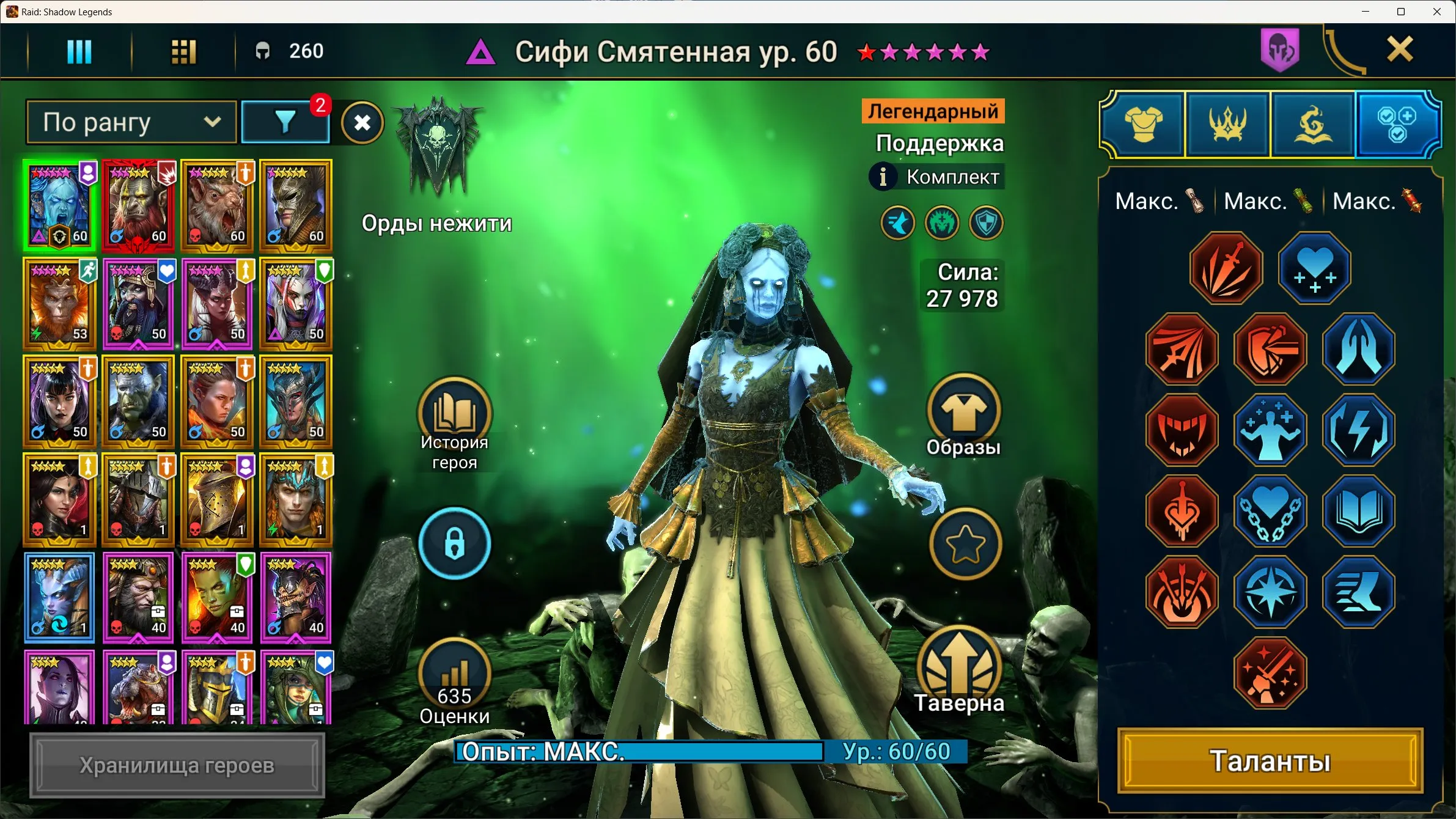Lock the champion with the lock icon
The height and width of the screenshot is (819, 1456).
455,544
